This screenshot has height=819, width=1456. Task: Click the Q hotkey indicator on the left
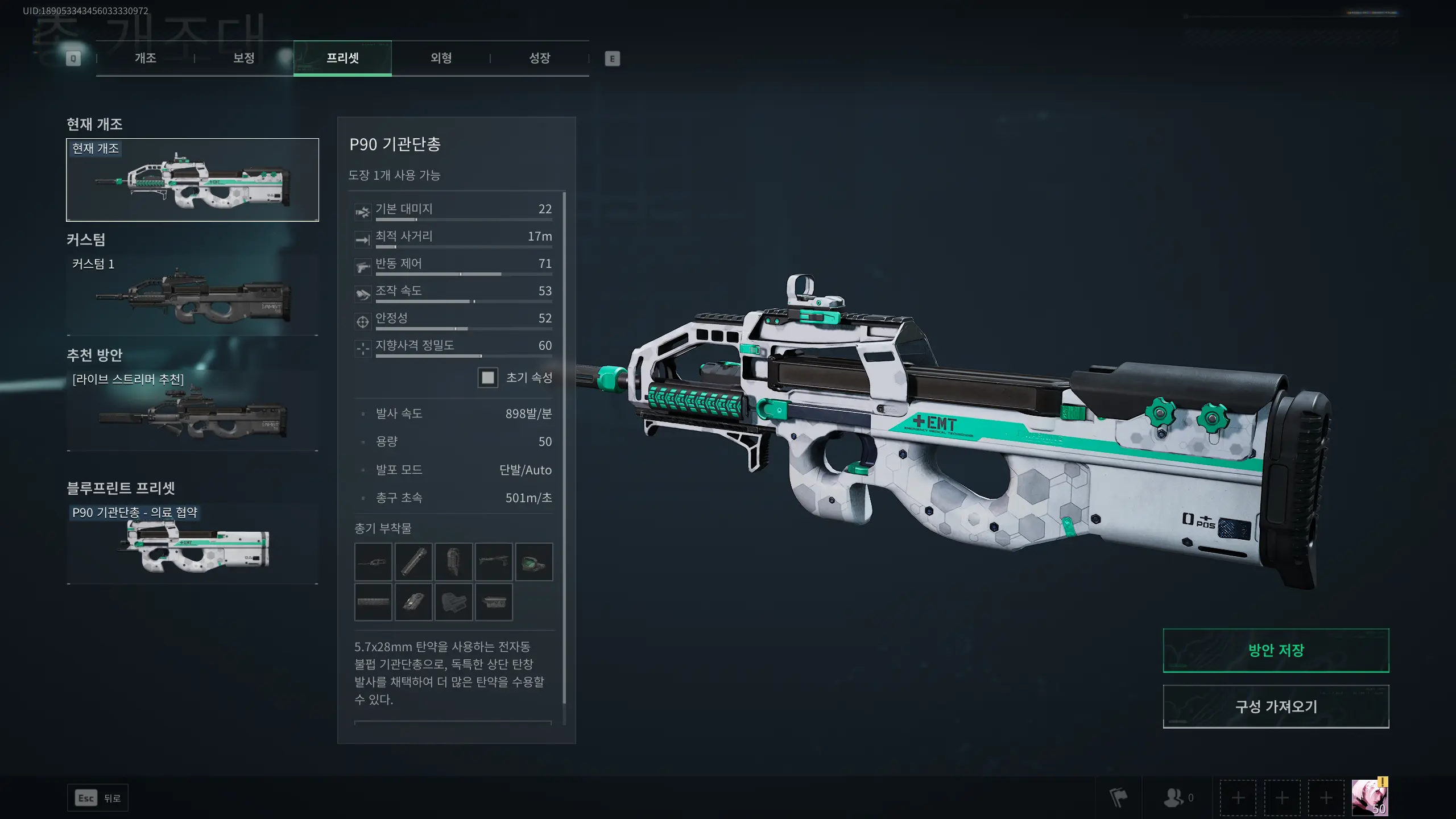pos(73,57)
